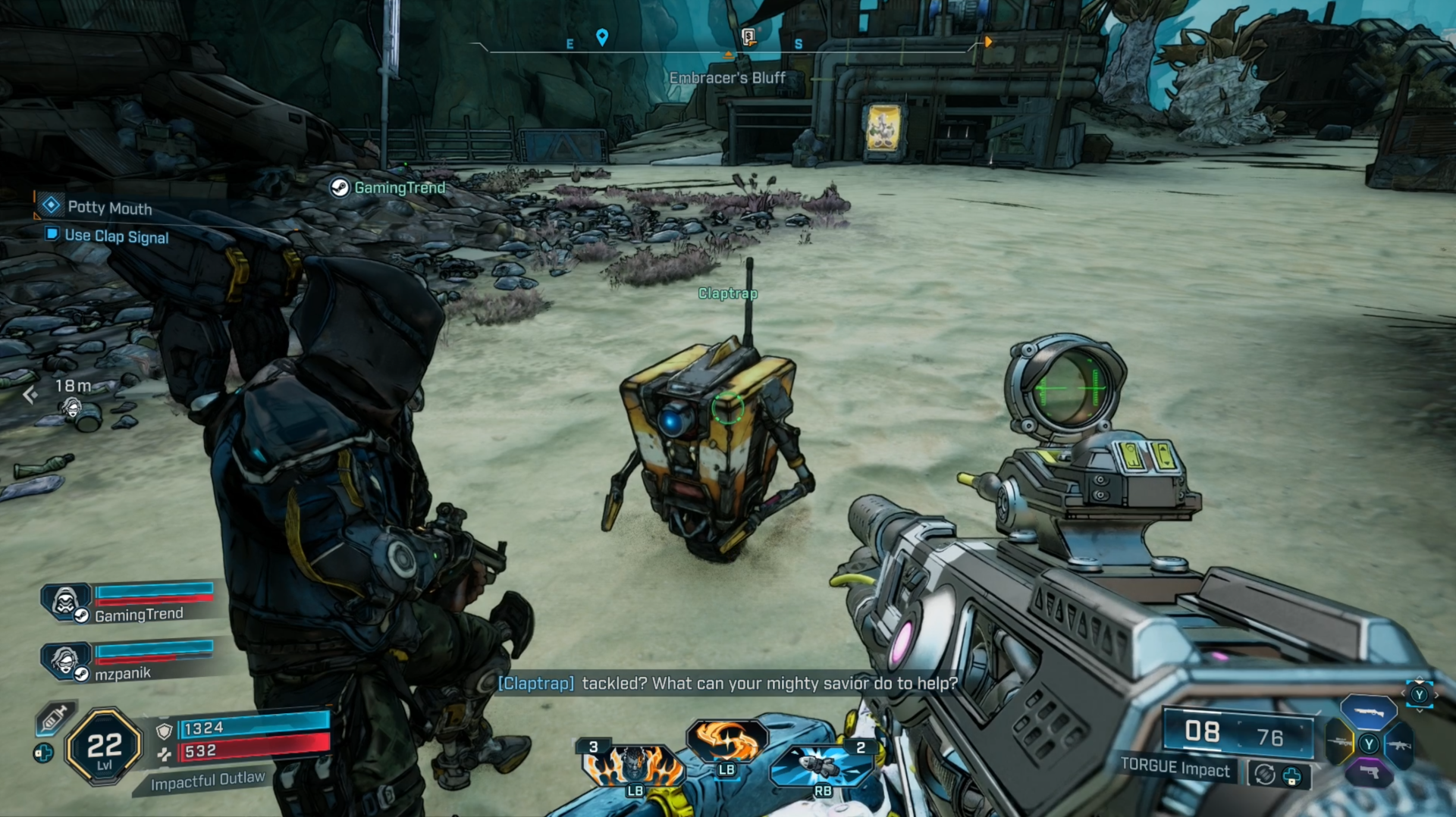Screen dimensions: 1456x817
Task: Click the ammo swap icon
Action: point(1264,775)
